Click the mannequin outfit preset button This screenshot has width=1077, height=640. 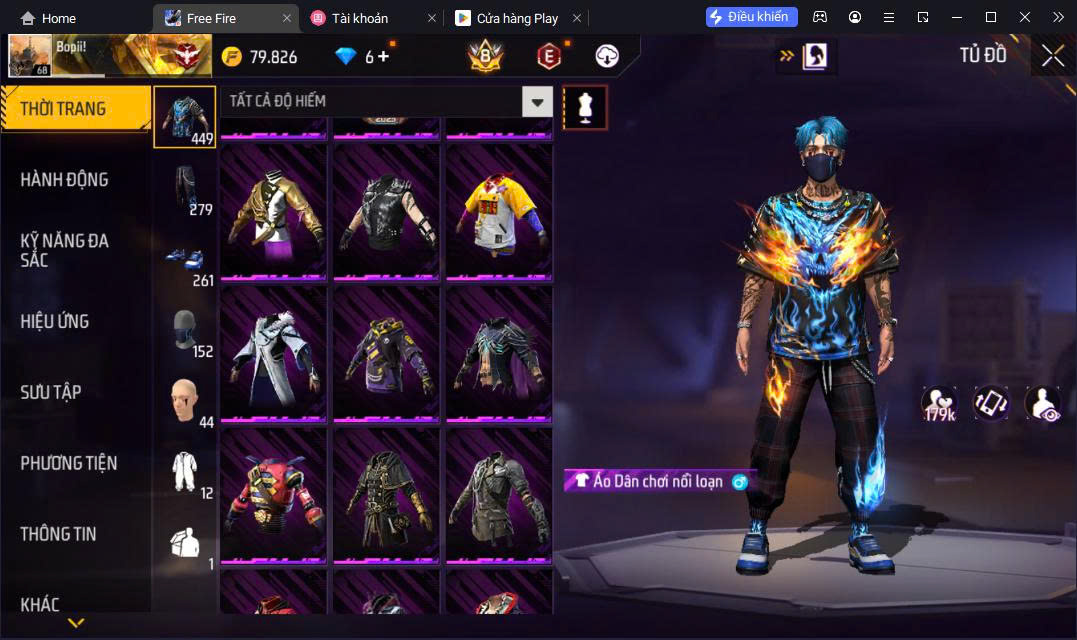(x=585, y=107)
